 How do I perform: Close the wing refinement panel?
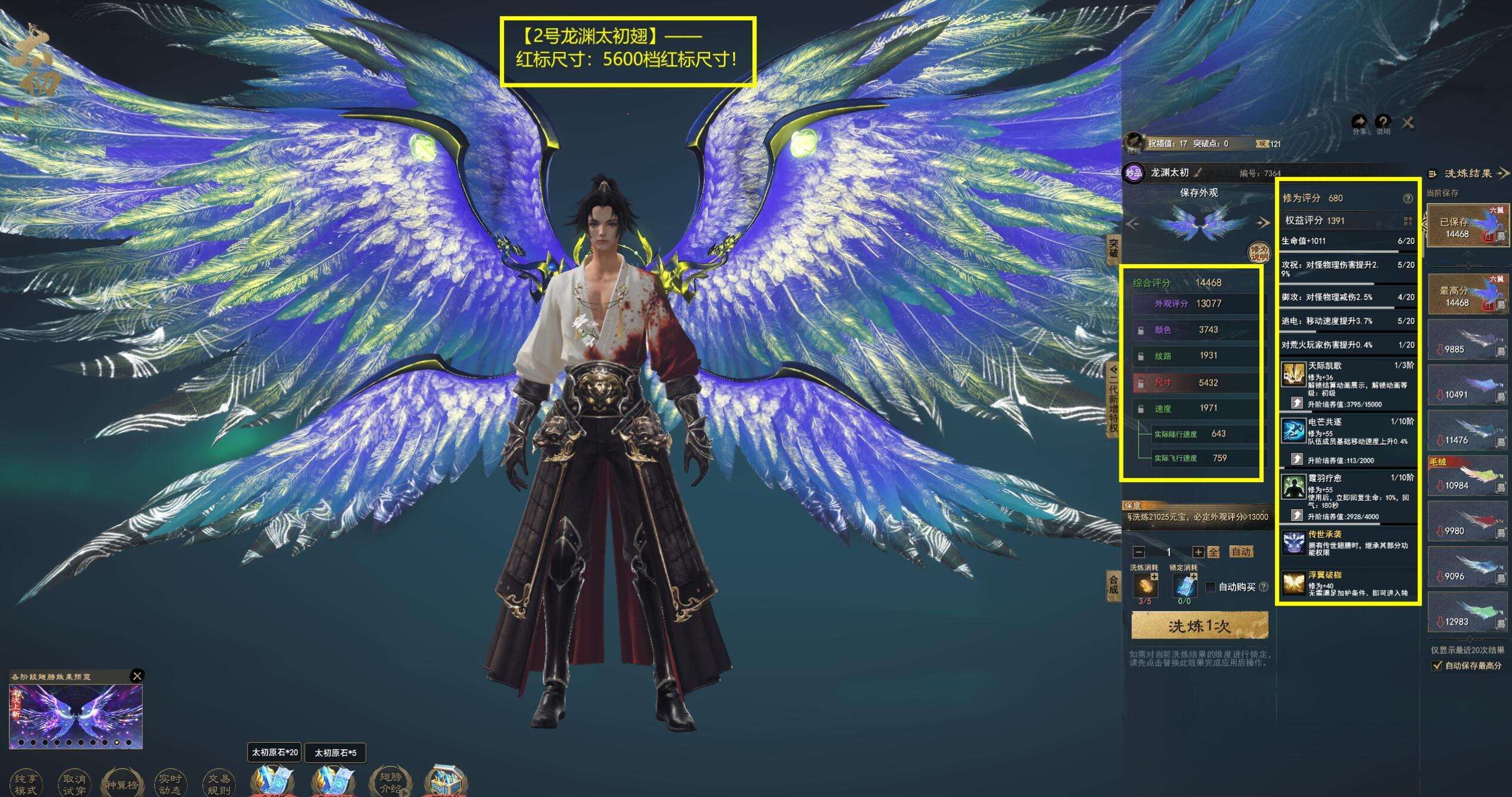1407,123
